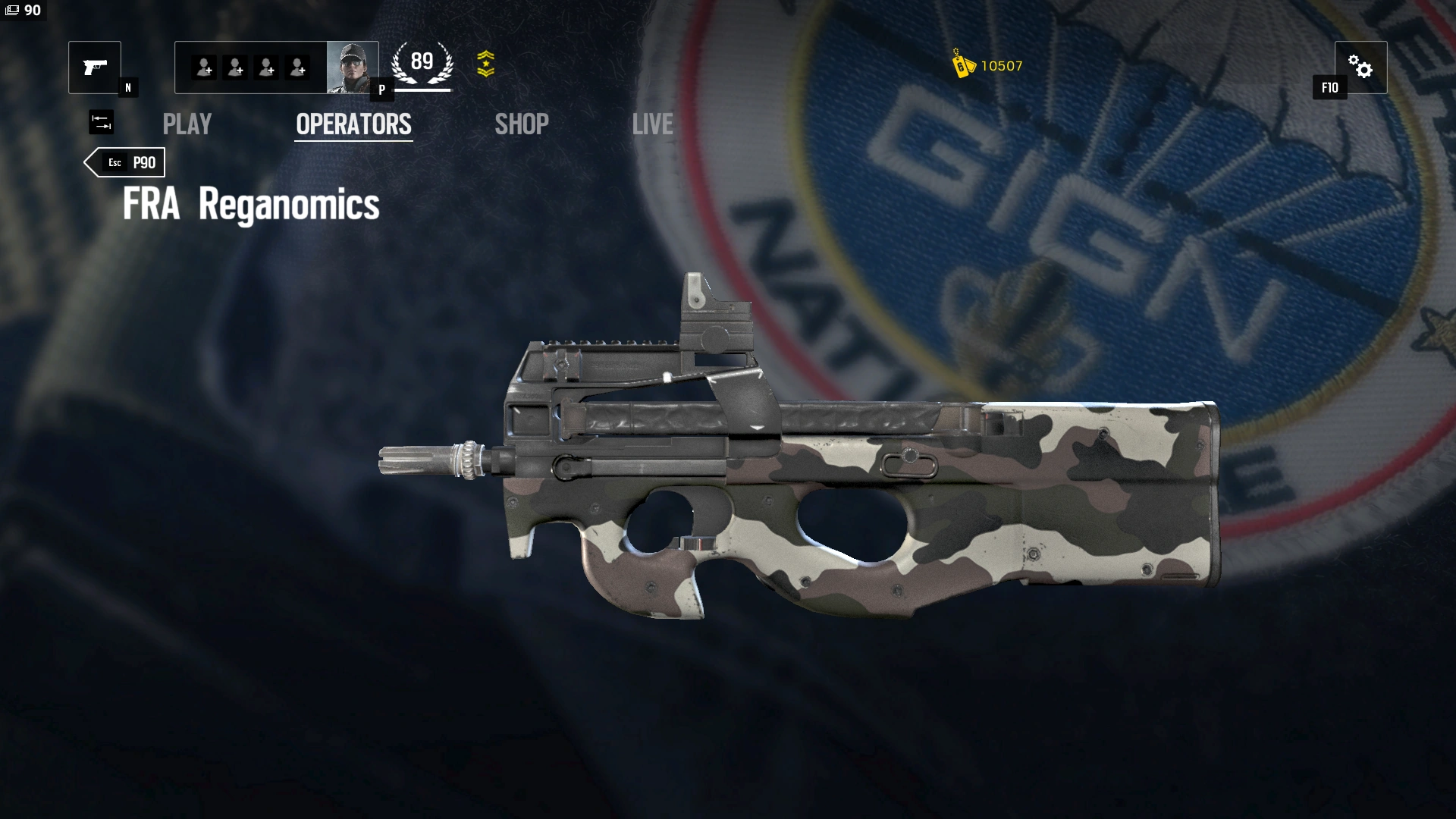The image size is (1456, 819).
Task: Click the second empty squad add-player slot
Action: [234, 67]
